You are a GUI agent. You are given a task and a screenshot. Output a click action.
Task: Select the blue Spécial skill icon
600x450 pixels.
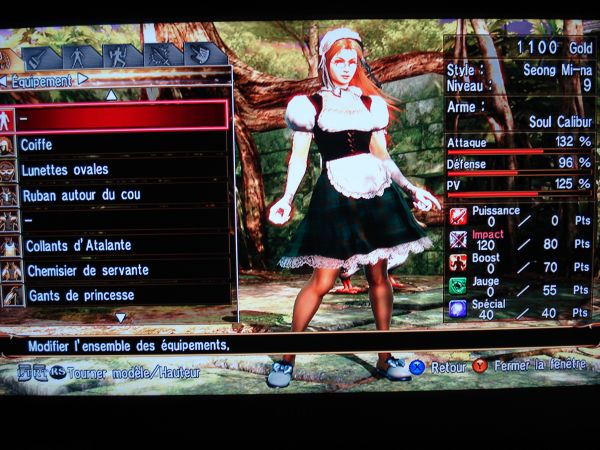(458, 310)
